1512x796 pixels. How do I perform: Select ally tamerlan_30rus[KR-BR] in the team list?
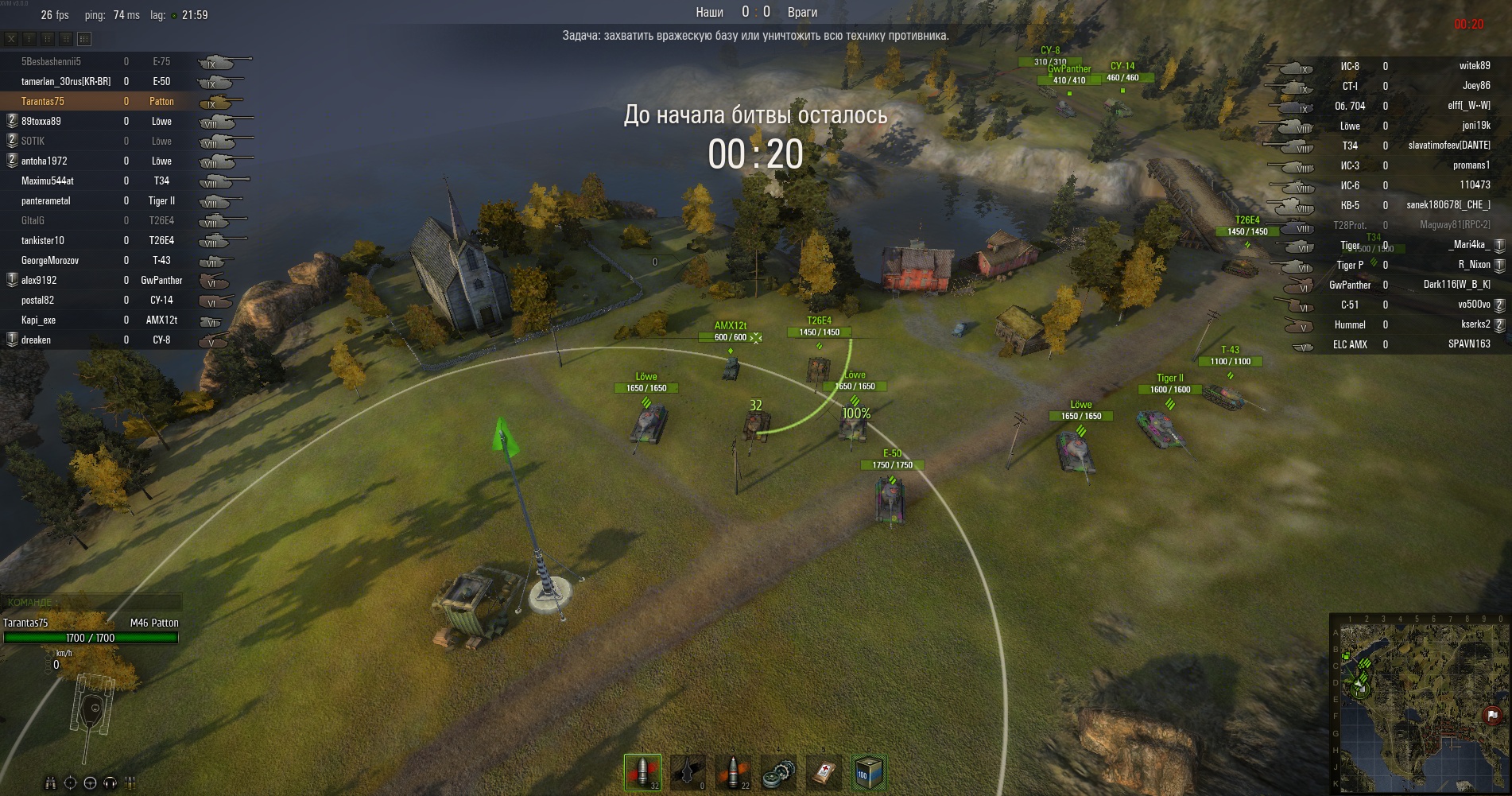[65, 82]
